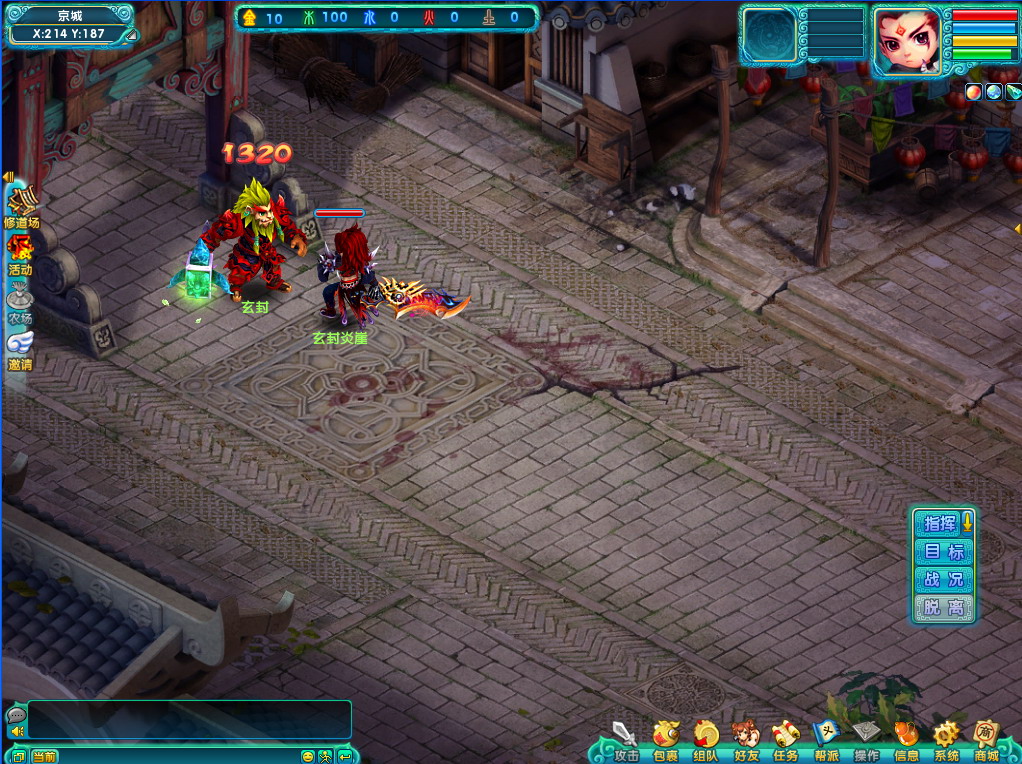Open the 组队 team menu
Image resolution: width=1022 pixels, height=764 pixels.
[x=706, y=738]
